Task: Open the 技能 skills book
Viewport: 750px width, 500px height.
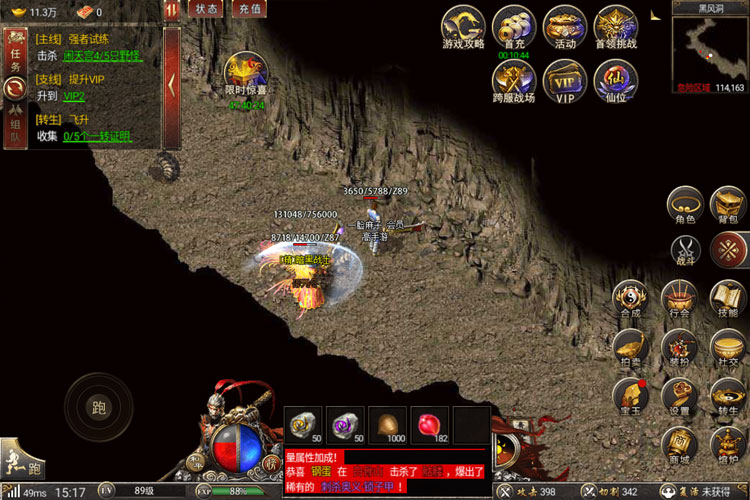Action: 727,298
